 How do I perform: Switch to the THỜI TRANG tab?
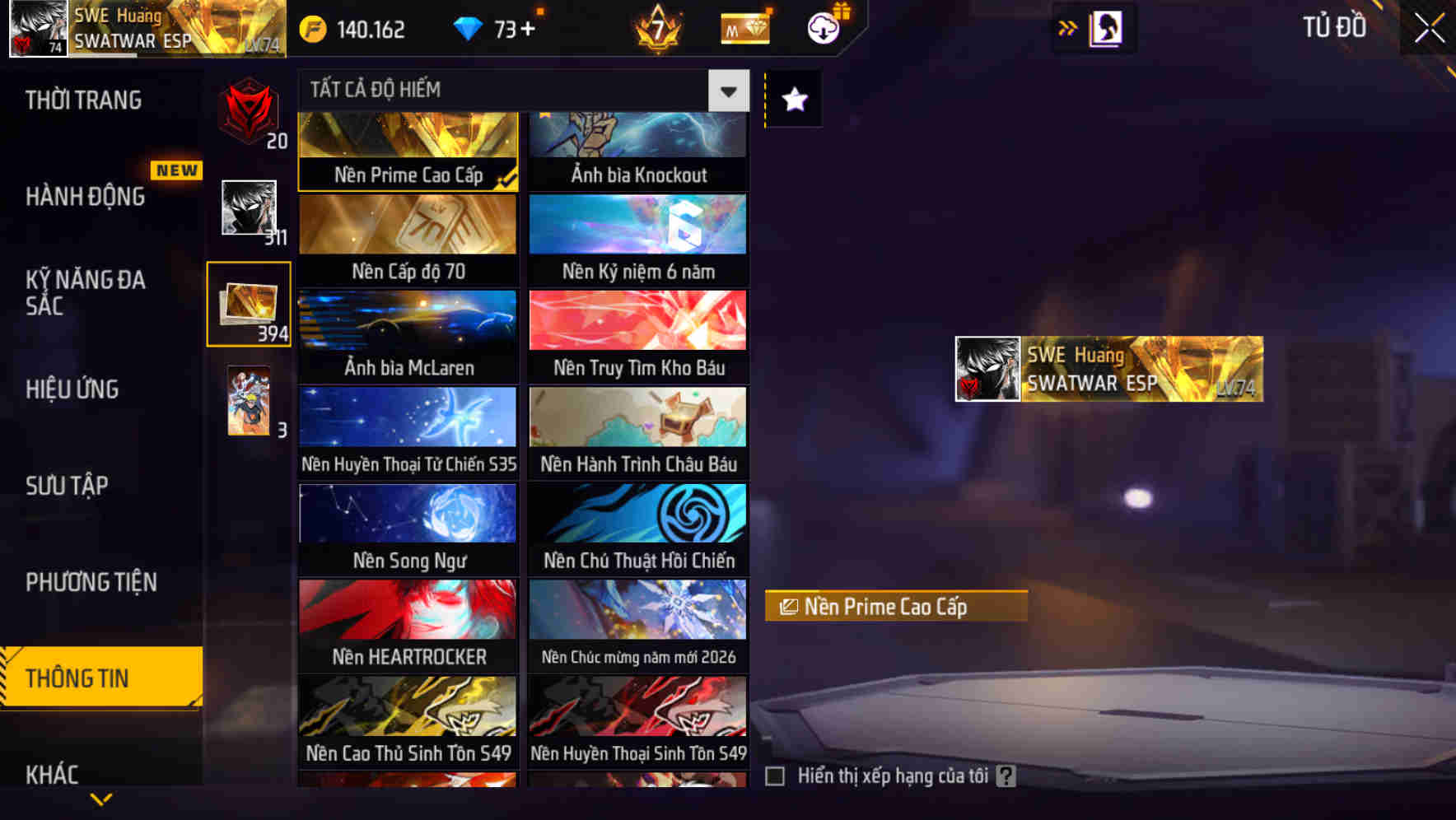[82, 100]
